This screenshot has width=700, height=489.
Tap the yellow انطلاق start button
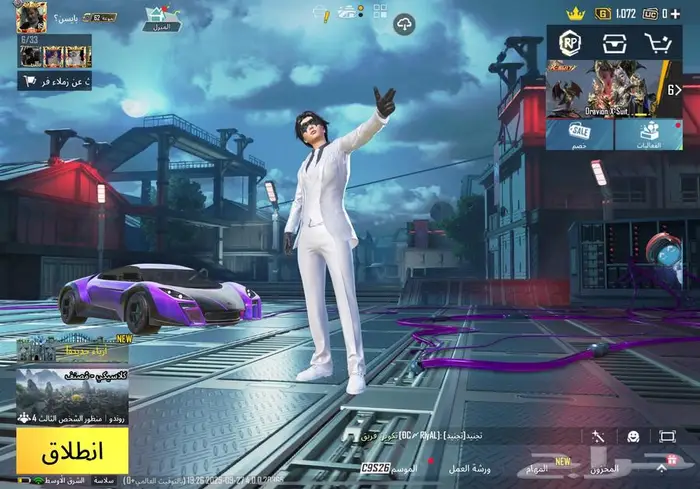point(71,451)
